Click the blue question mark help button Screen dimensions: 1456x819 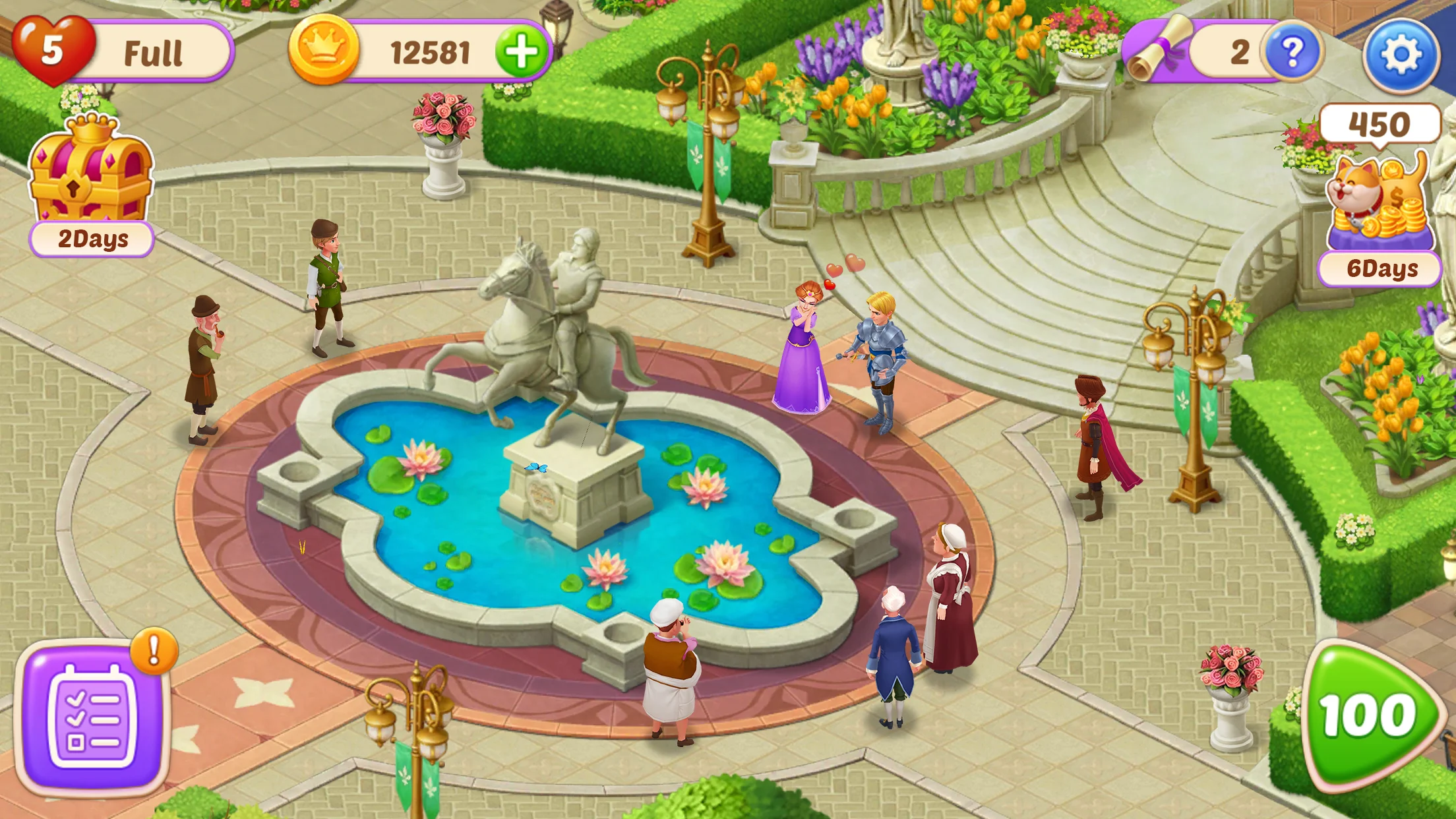pyautogui.click(x=1291, y=52)
